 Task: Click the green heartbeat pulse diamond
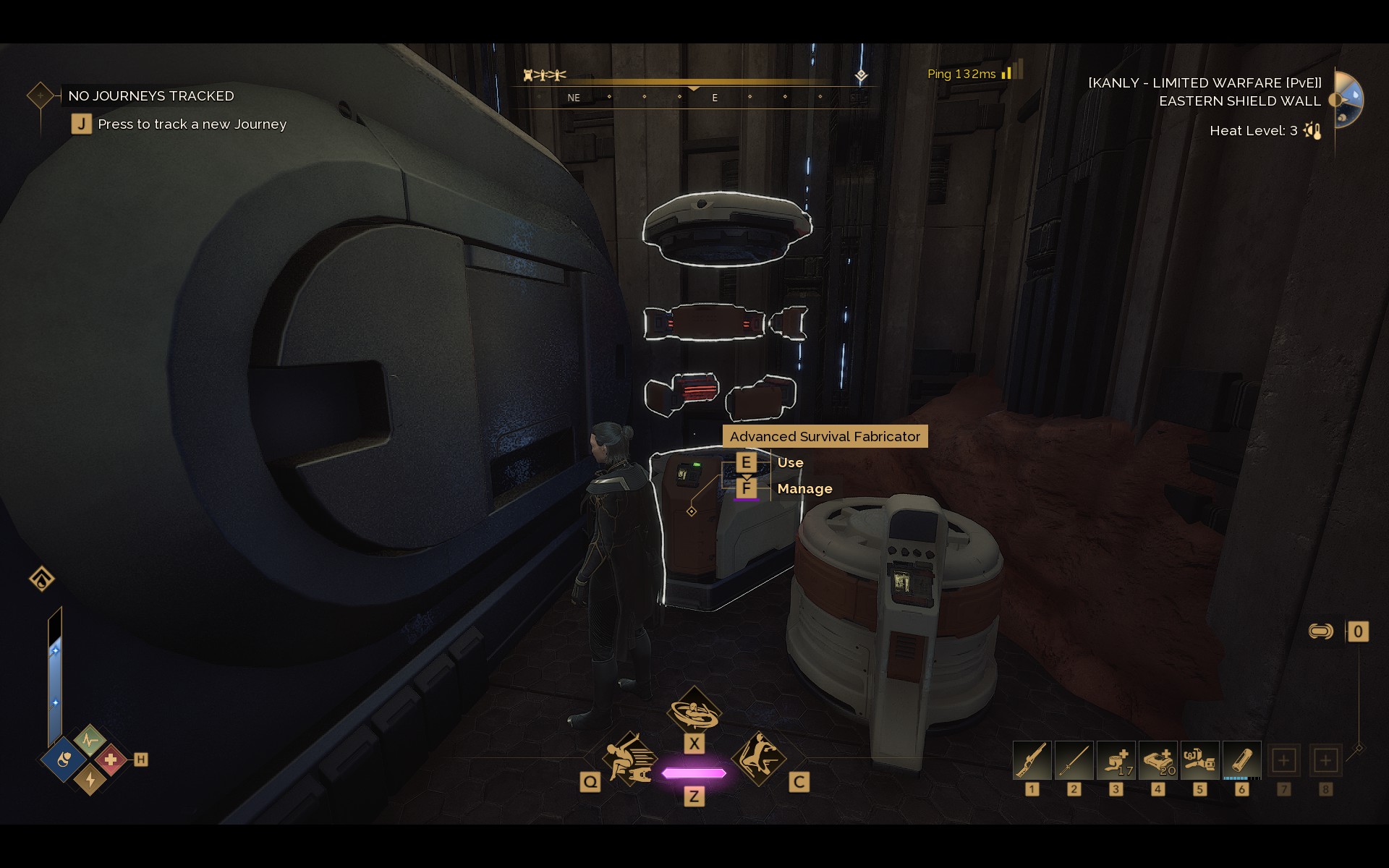[90, 741]
